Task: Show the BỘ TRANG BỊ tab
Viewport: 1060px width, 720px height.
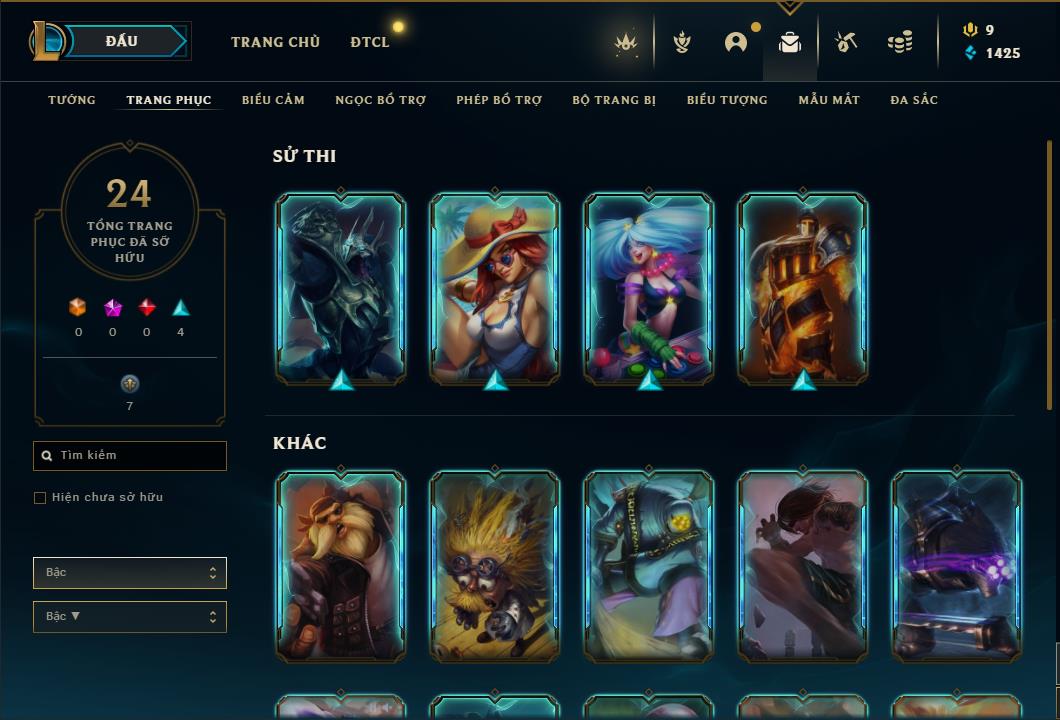Action: (614, 100)
